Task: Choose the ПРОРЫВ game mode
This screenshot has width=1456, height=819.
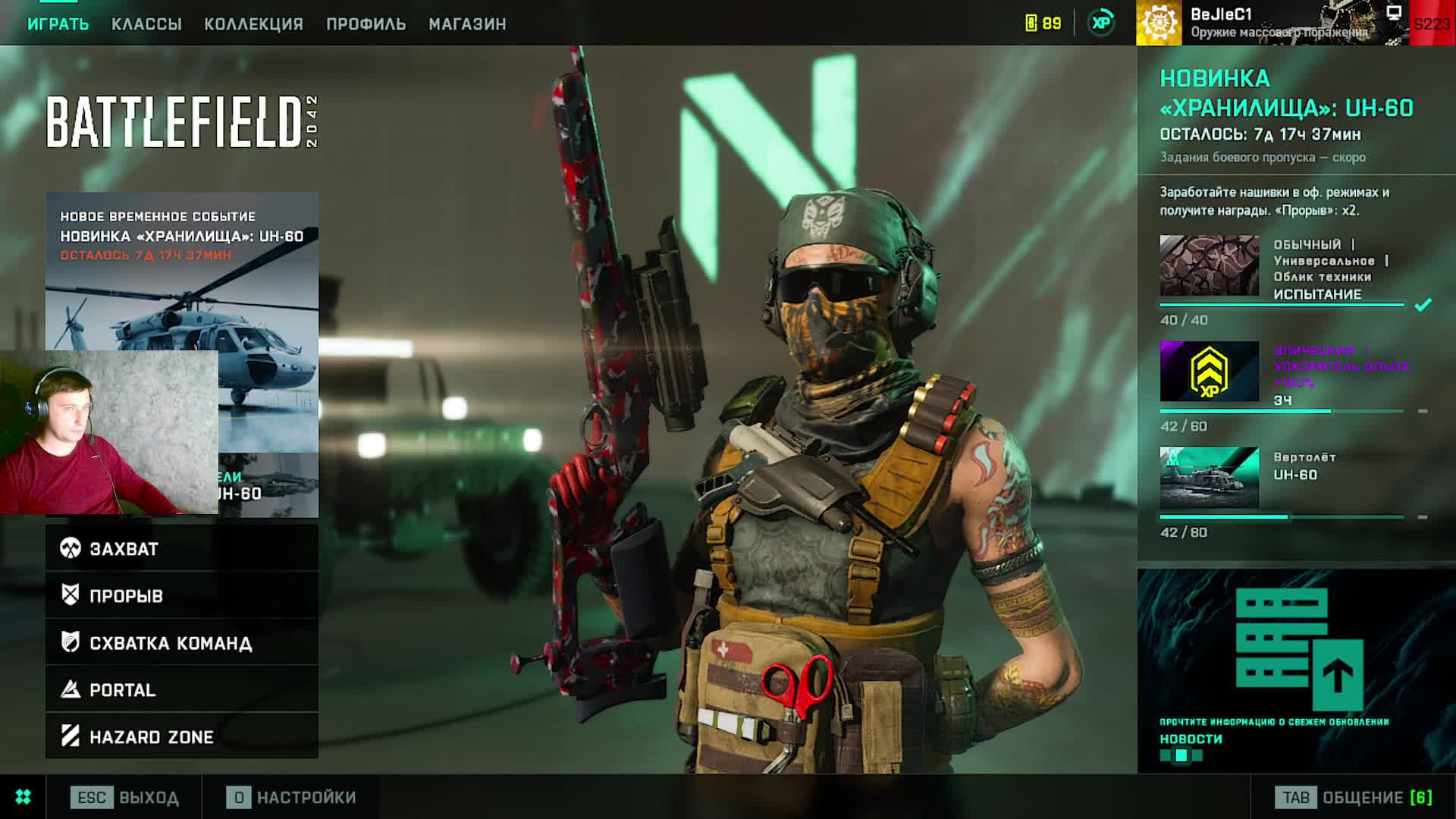Action: pos(182,595)
